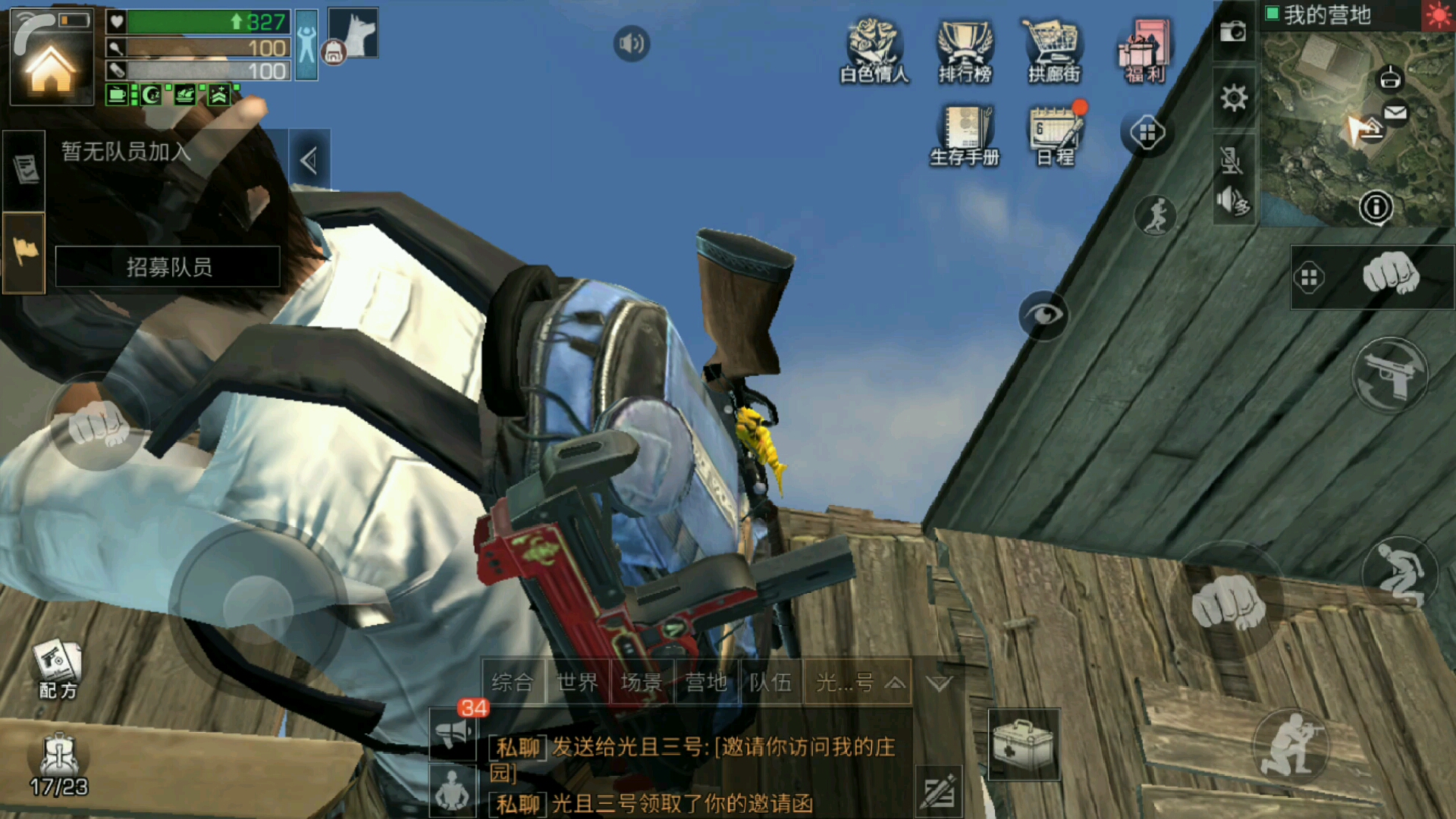Switch to the 世界 chat tab
This screenshot has height=819, width=1456.
point(576,682)
